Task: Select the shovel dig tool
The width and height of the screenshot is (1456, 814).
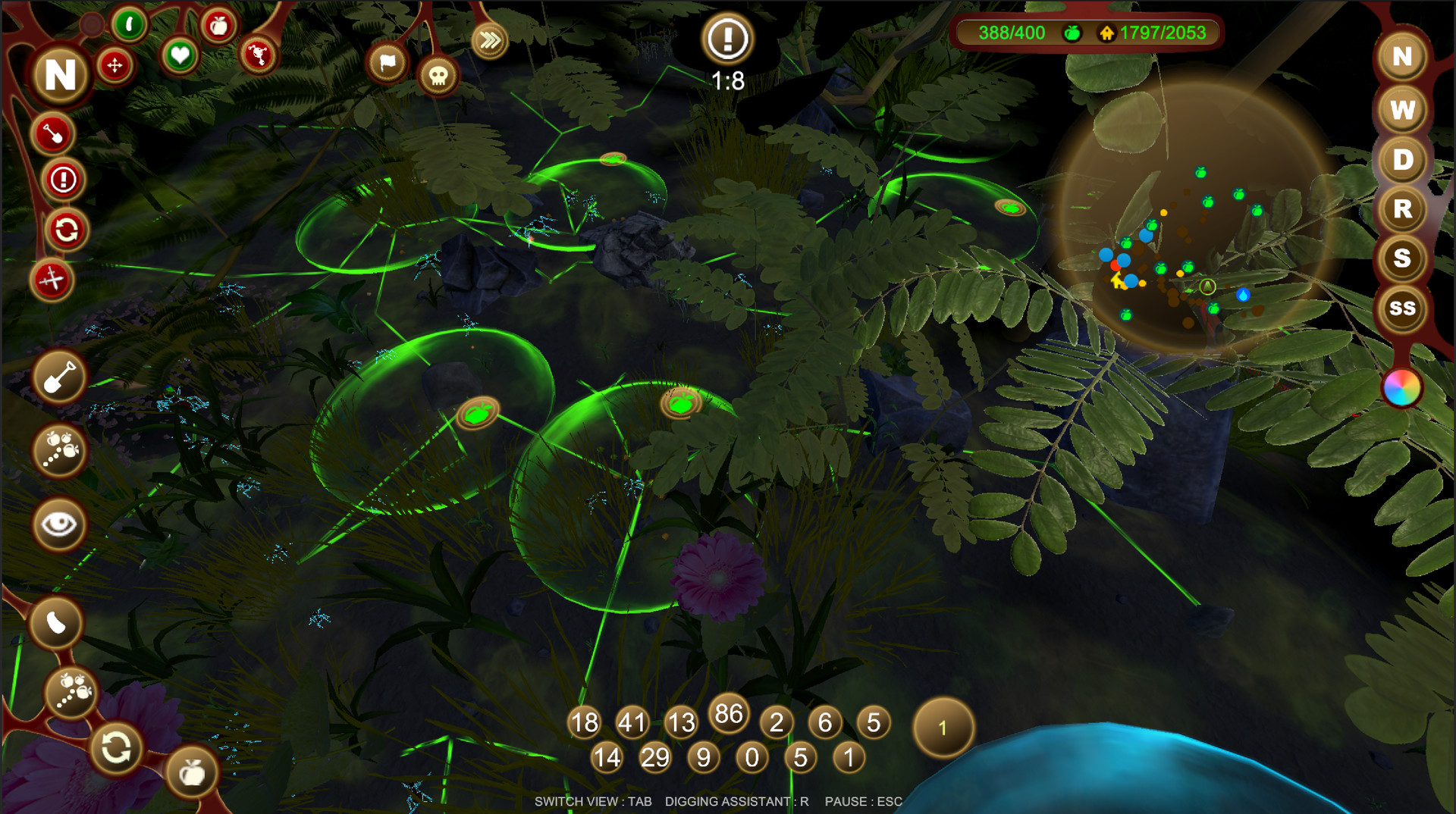Action: 59,377
